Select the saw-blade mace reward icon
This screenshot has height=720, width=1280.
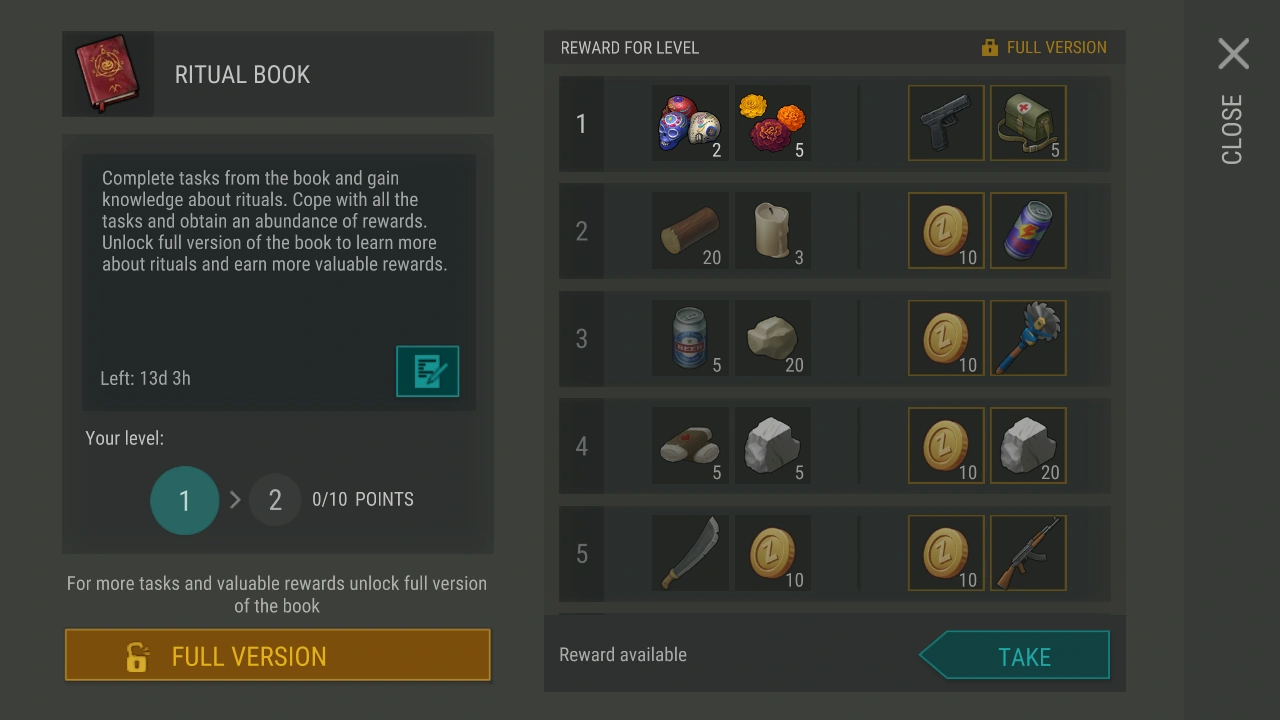[1028, 338]
